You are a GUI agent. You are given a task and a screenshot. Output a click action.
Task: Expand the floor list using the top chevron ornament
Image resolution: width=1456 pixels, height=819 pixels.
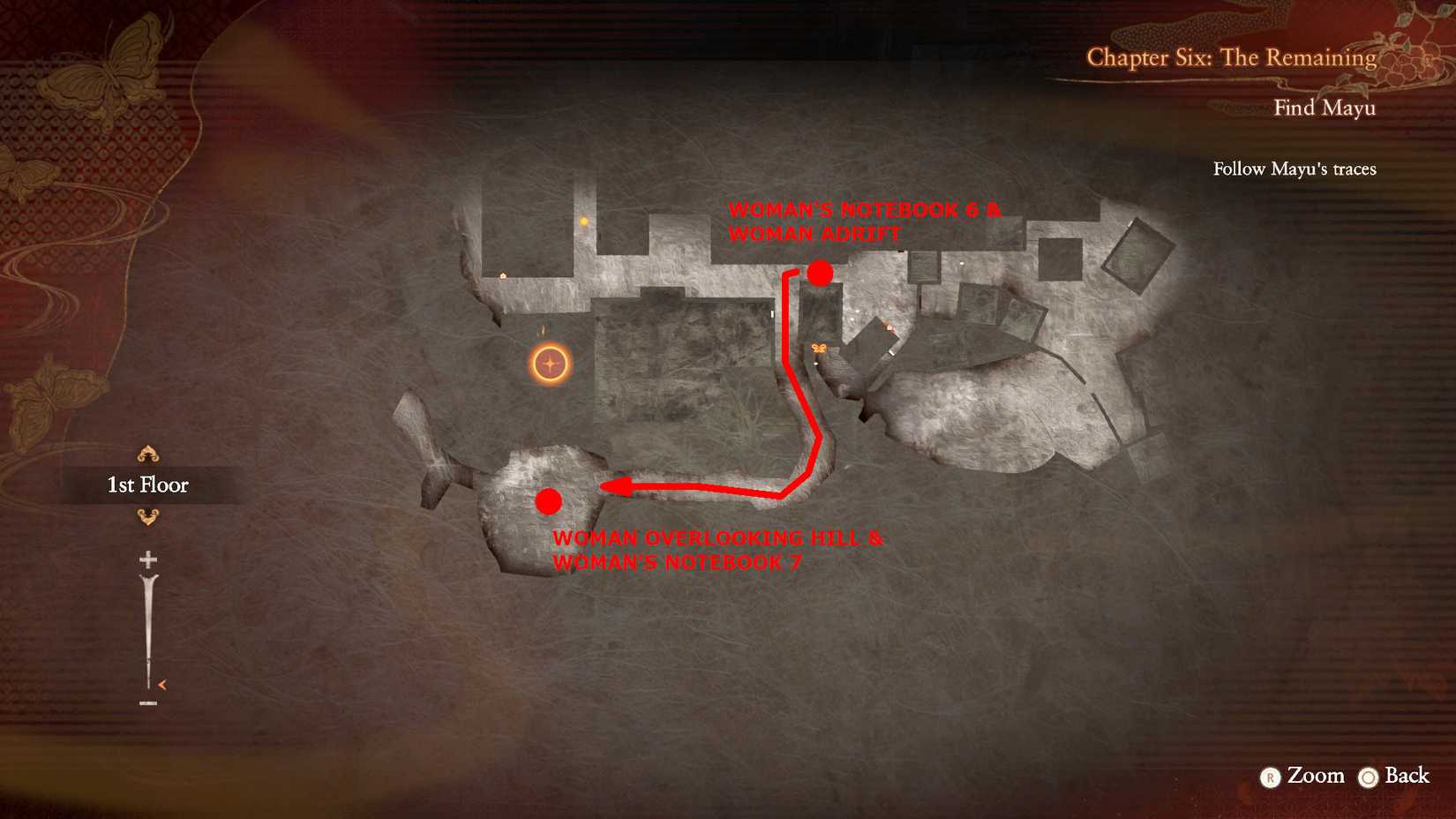148,455
